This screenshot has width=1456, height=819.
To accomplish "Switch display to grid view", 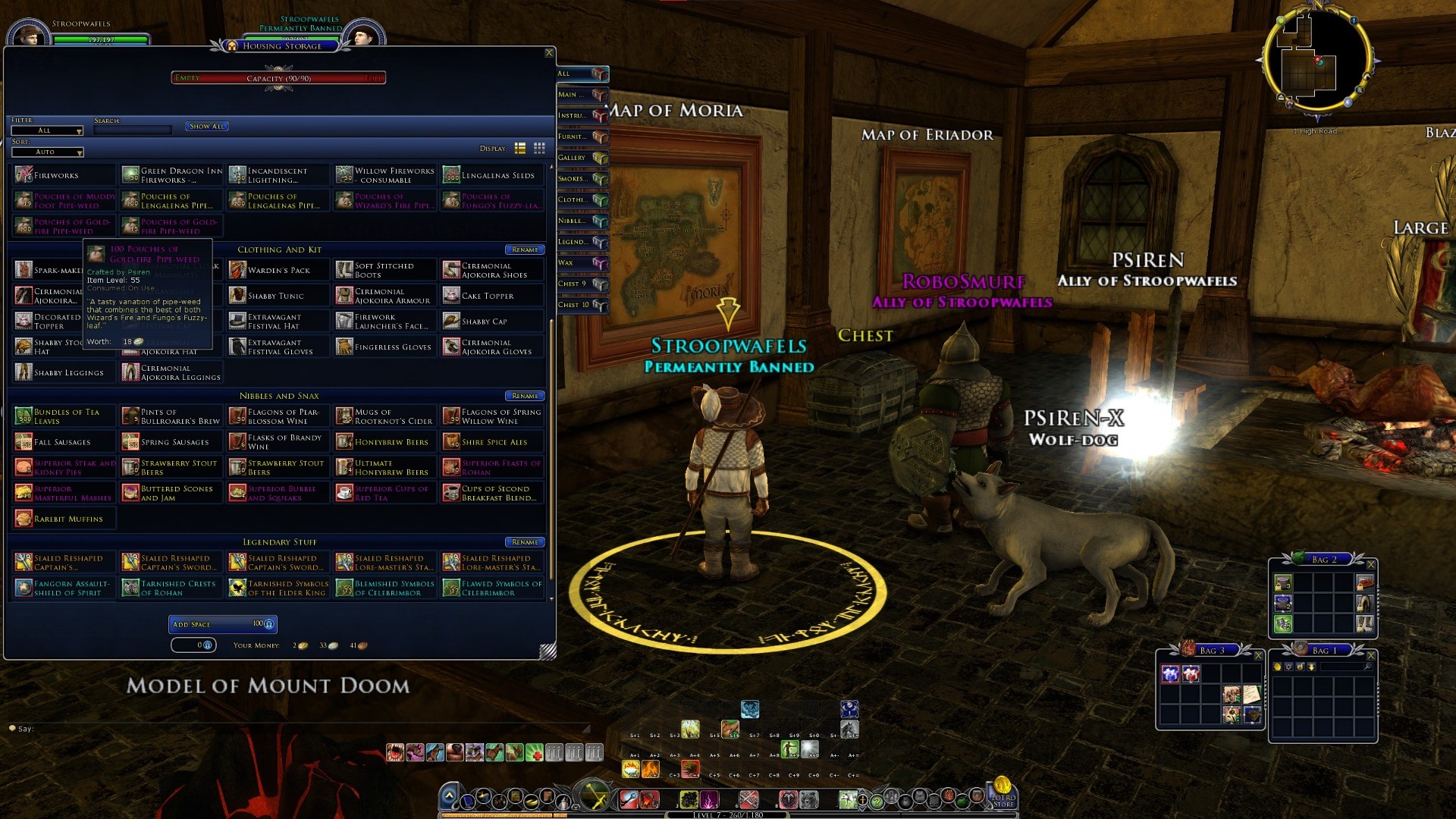I will [539, 149].
